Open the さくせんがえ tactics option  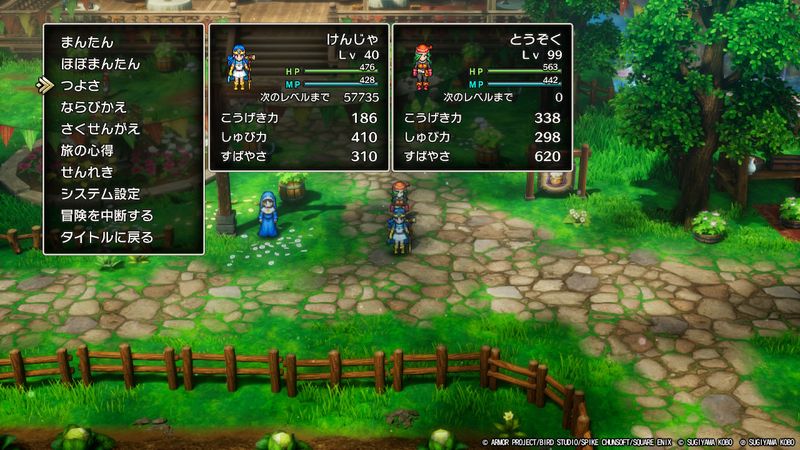point(100,129)
